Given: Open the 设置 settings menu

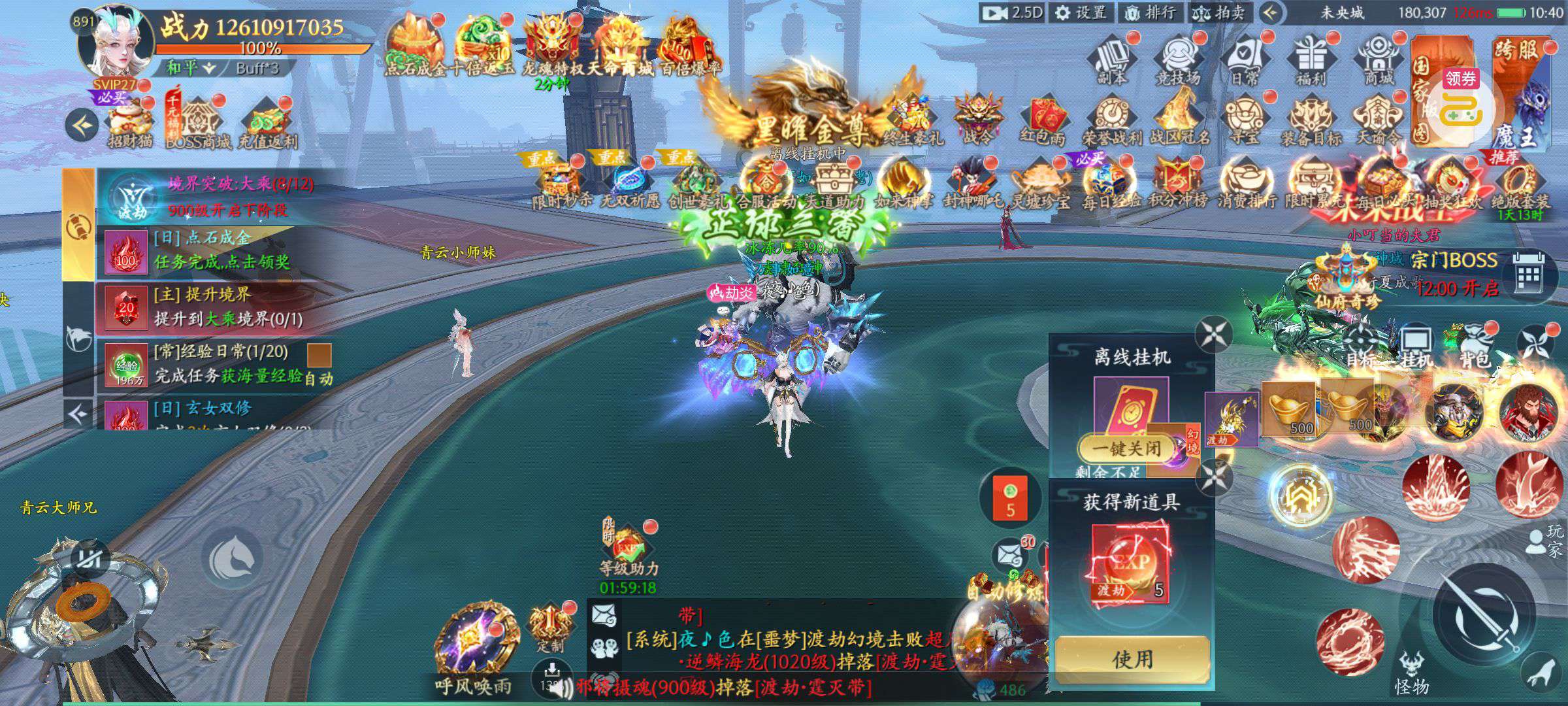Looking at the screenshot, I should pos(1081,12).
